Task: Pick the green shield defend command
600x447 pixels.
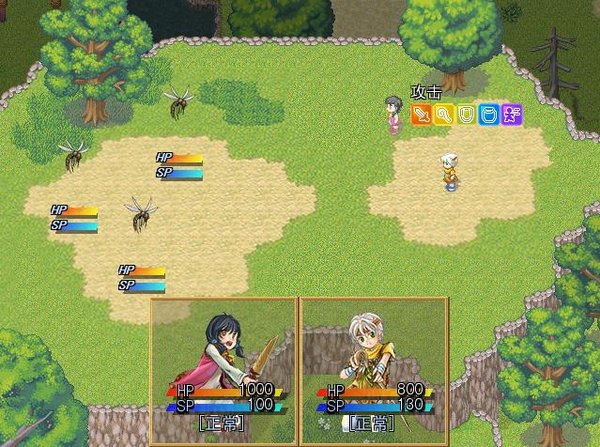Action: 466,115
